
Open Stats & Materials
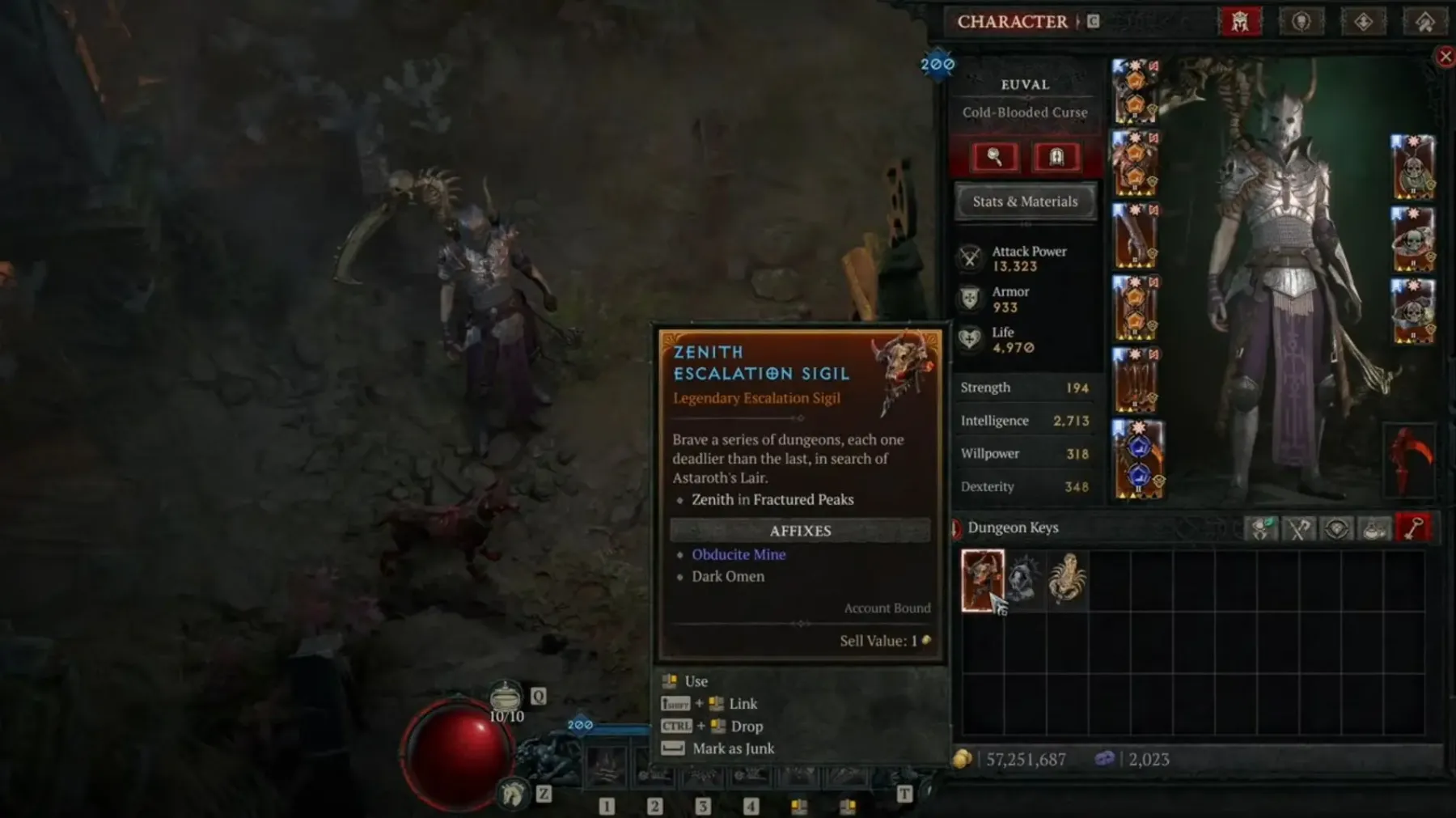point(1025,201)
